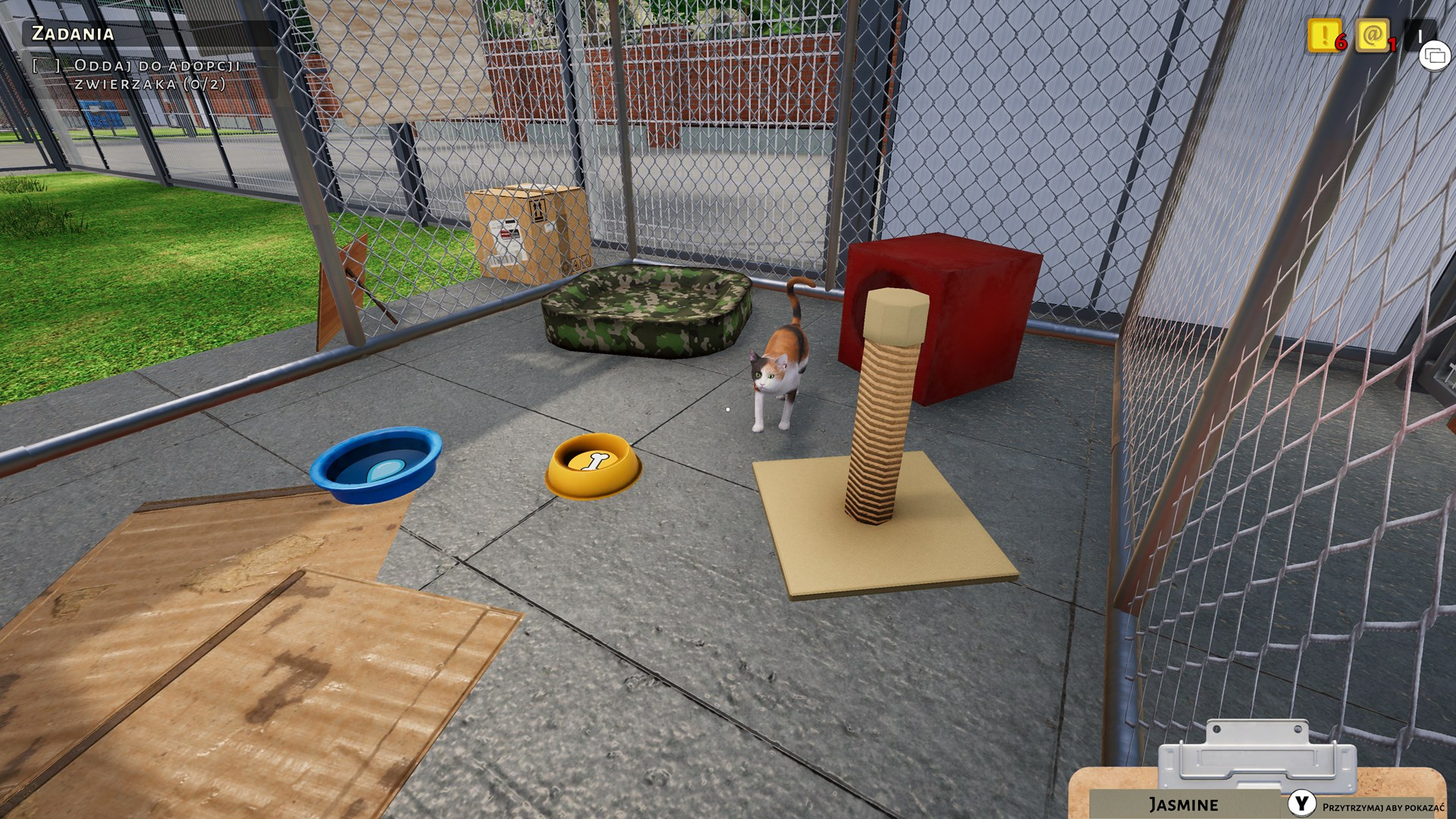Click the Zadania adoption task entry
Viewport: 1456px width, 819px height.
point(156,74)
